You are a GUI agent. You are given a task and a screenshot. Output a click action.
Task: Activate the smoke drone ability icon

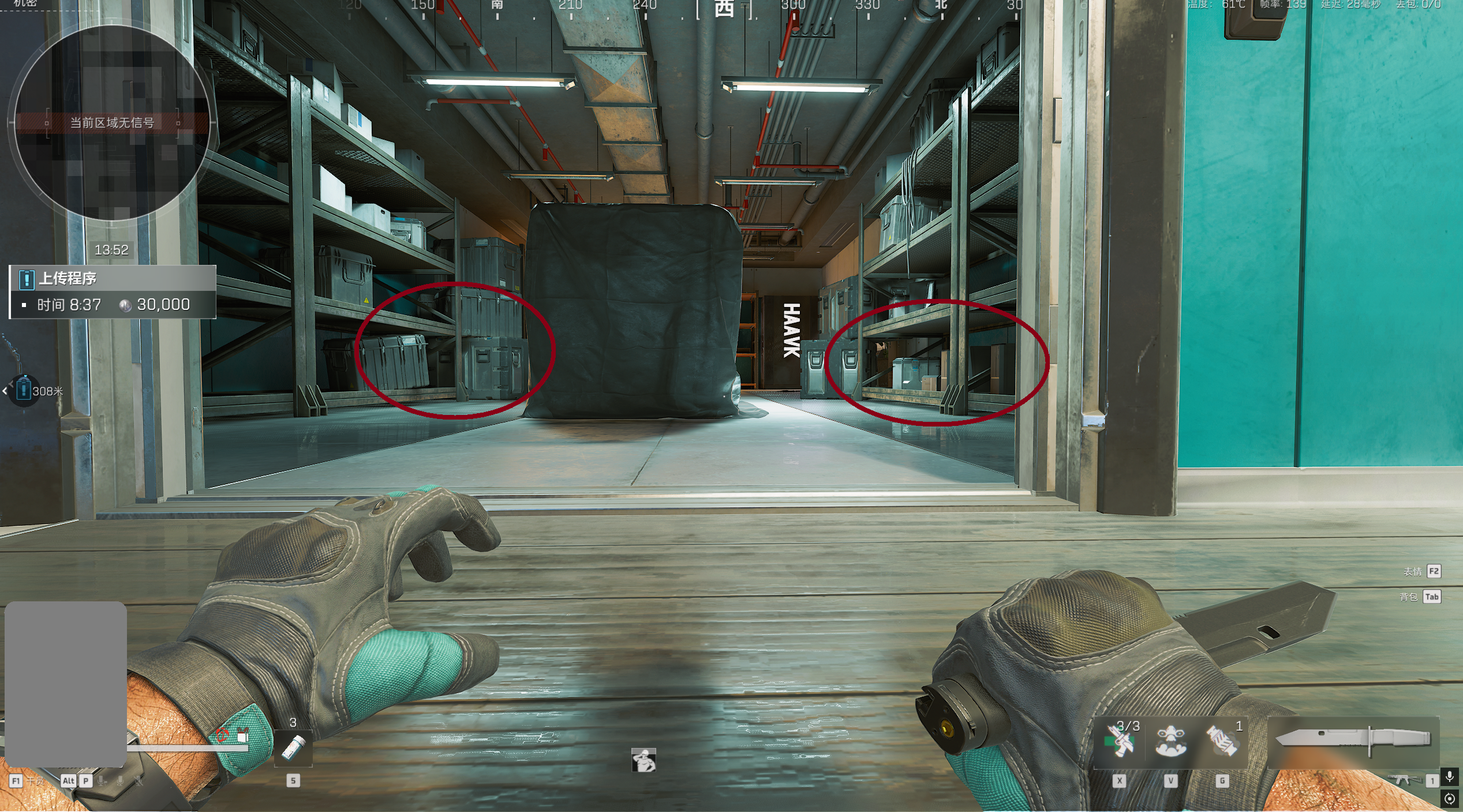1170,741
